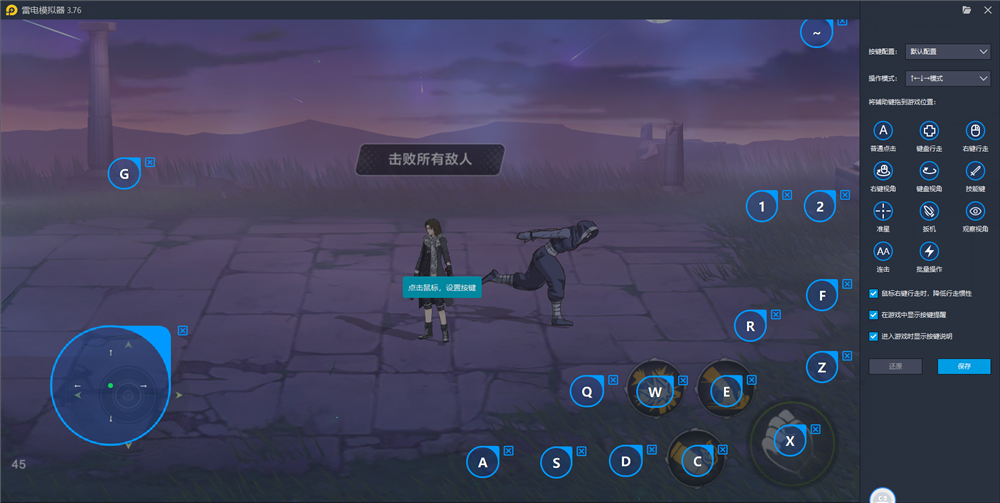The image size is (1000, 503).
Task: Save the key mapping with 保存
Action: [x=963, y=366]
